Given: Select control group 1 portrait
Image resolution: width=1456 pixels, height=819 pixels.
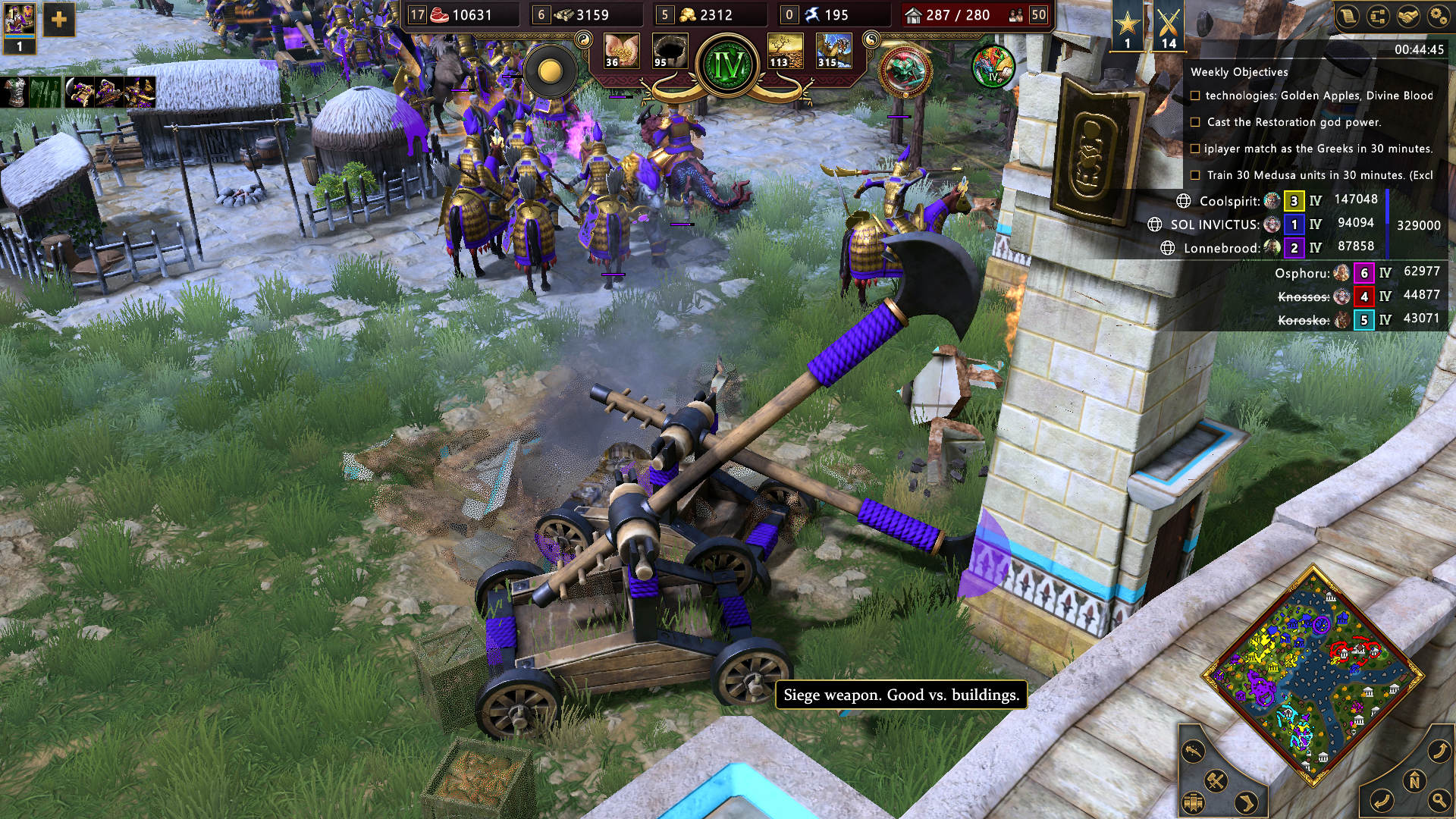Looking at the screenshot, I should click(x=19, y=27).
